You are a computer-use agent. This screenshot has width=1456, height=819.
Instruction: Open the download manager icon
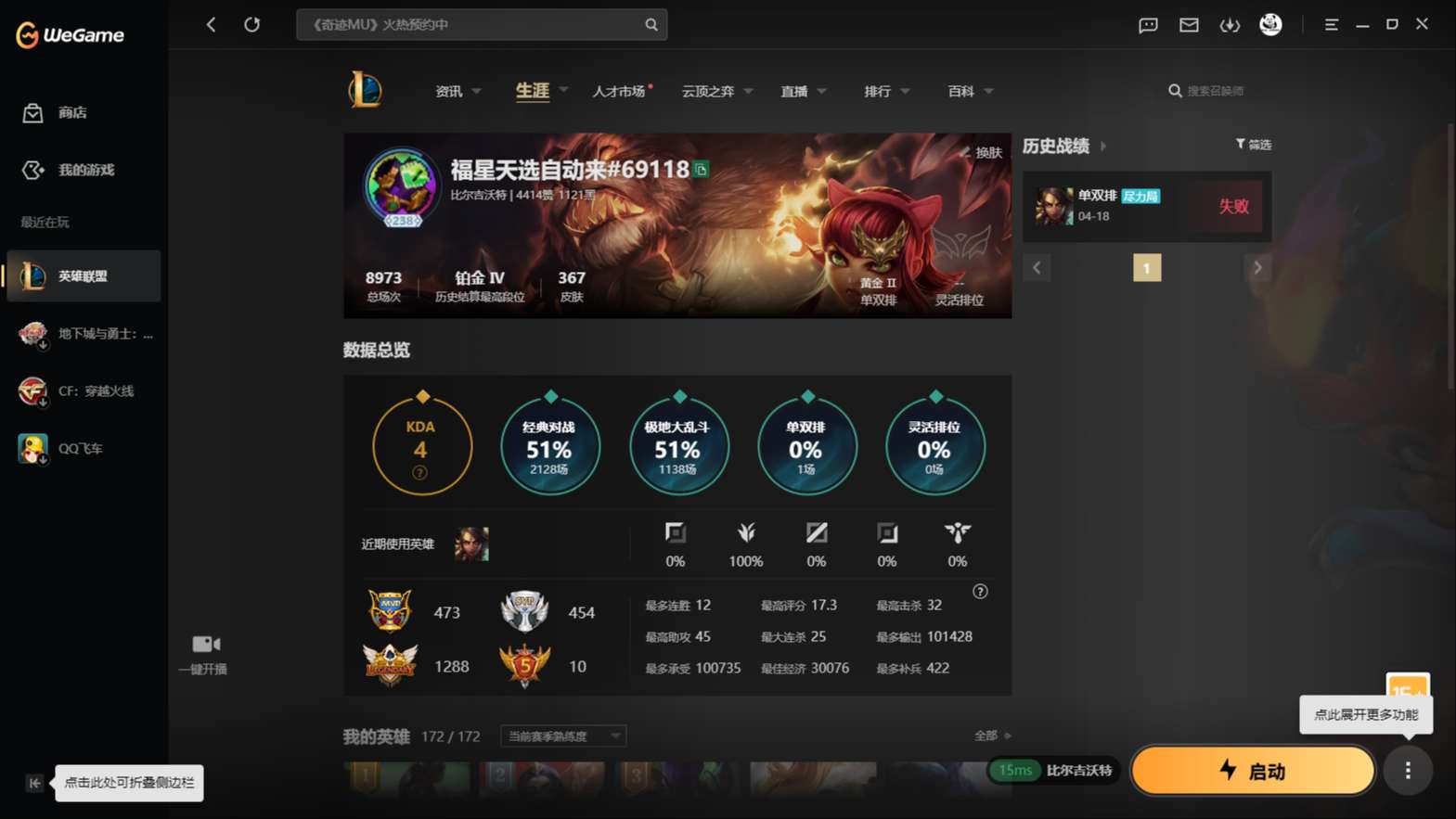tap(1230, 25)
